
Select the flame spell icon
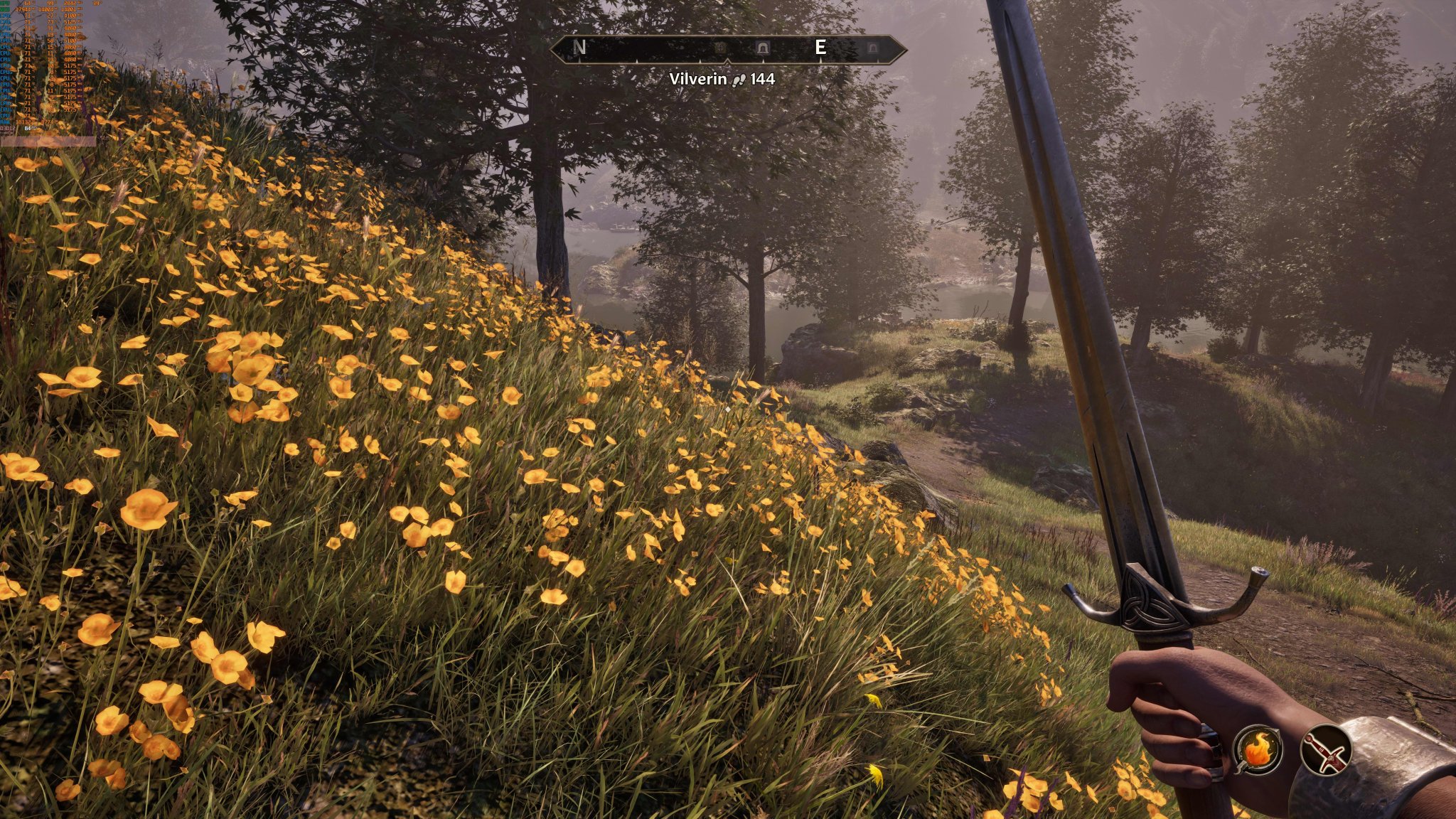[1258, 749]
